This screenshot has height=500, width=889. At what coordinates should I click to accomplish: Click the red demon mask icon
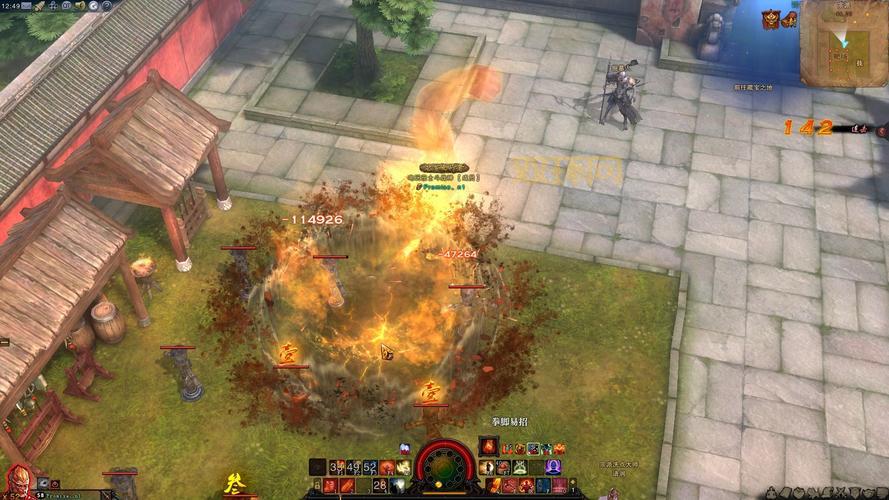771,19
